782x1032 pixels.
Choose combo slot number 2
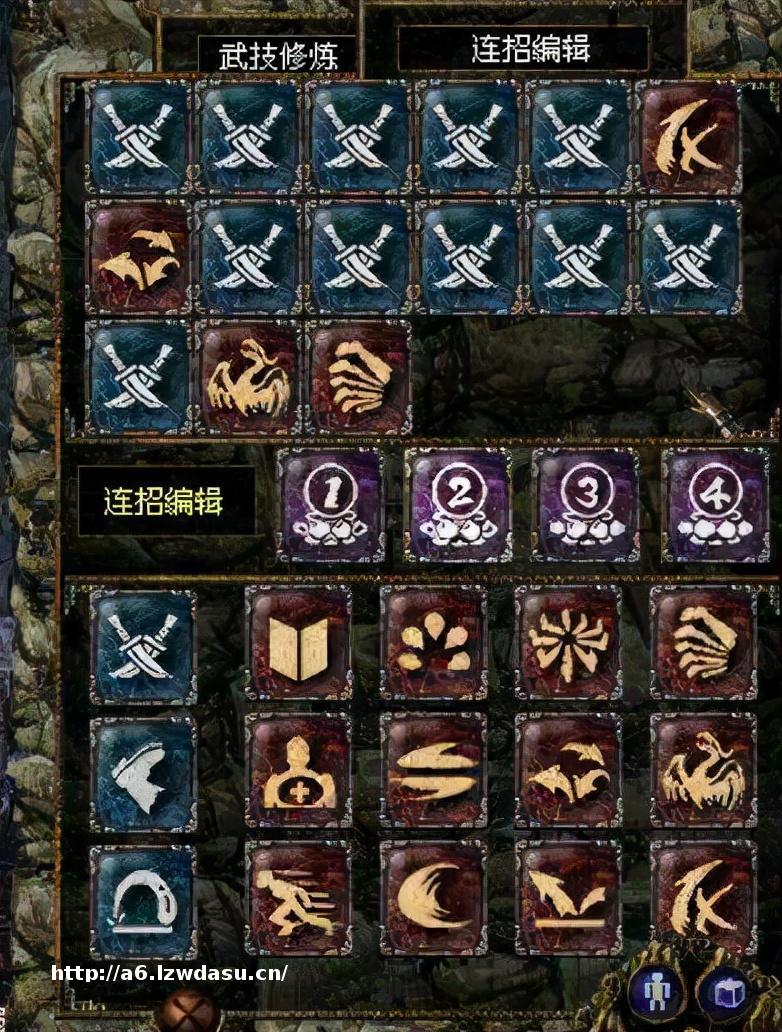458,505
